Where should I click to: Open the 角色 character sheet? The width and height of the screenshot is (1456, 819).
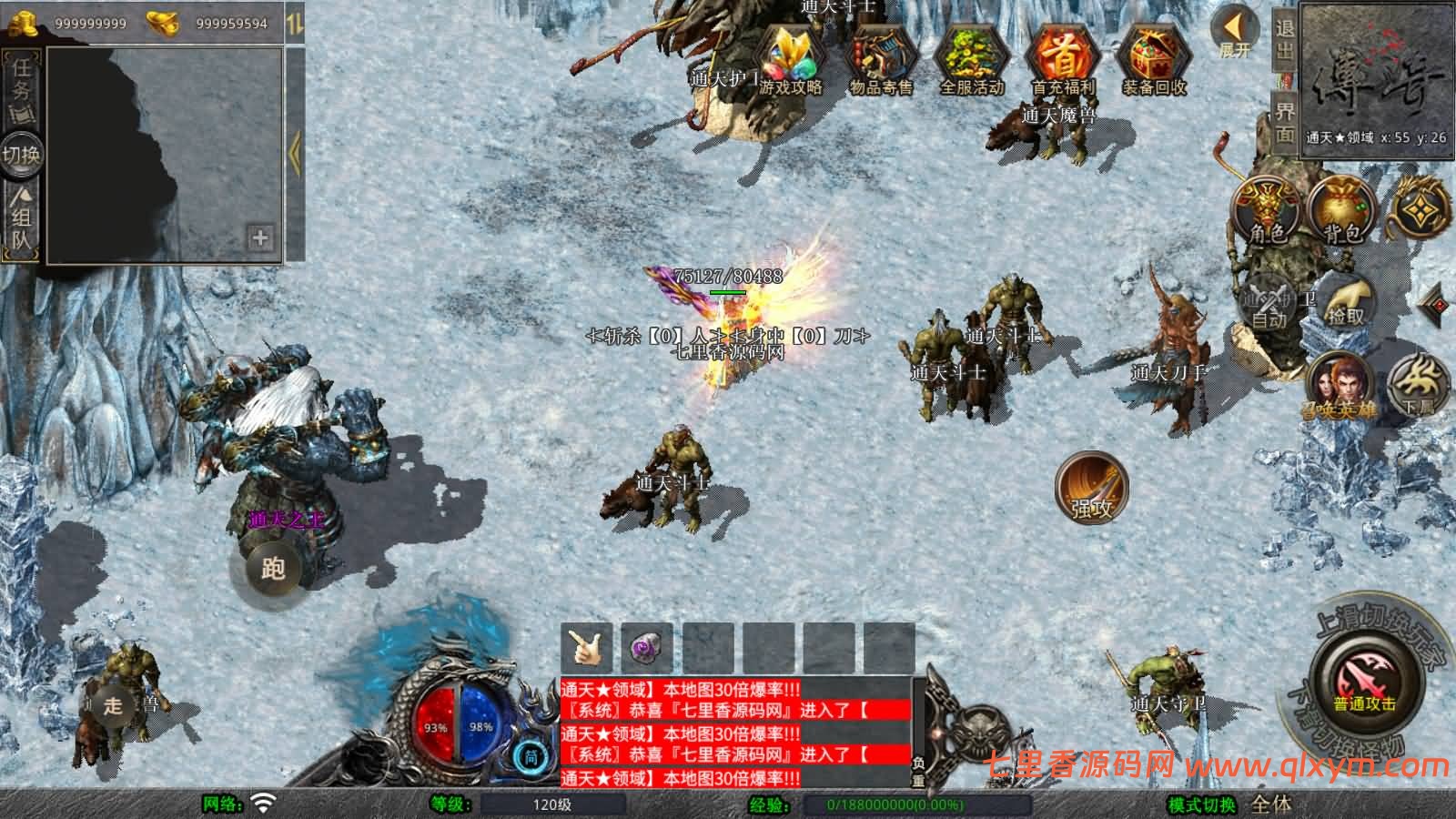coord(1267,209)
